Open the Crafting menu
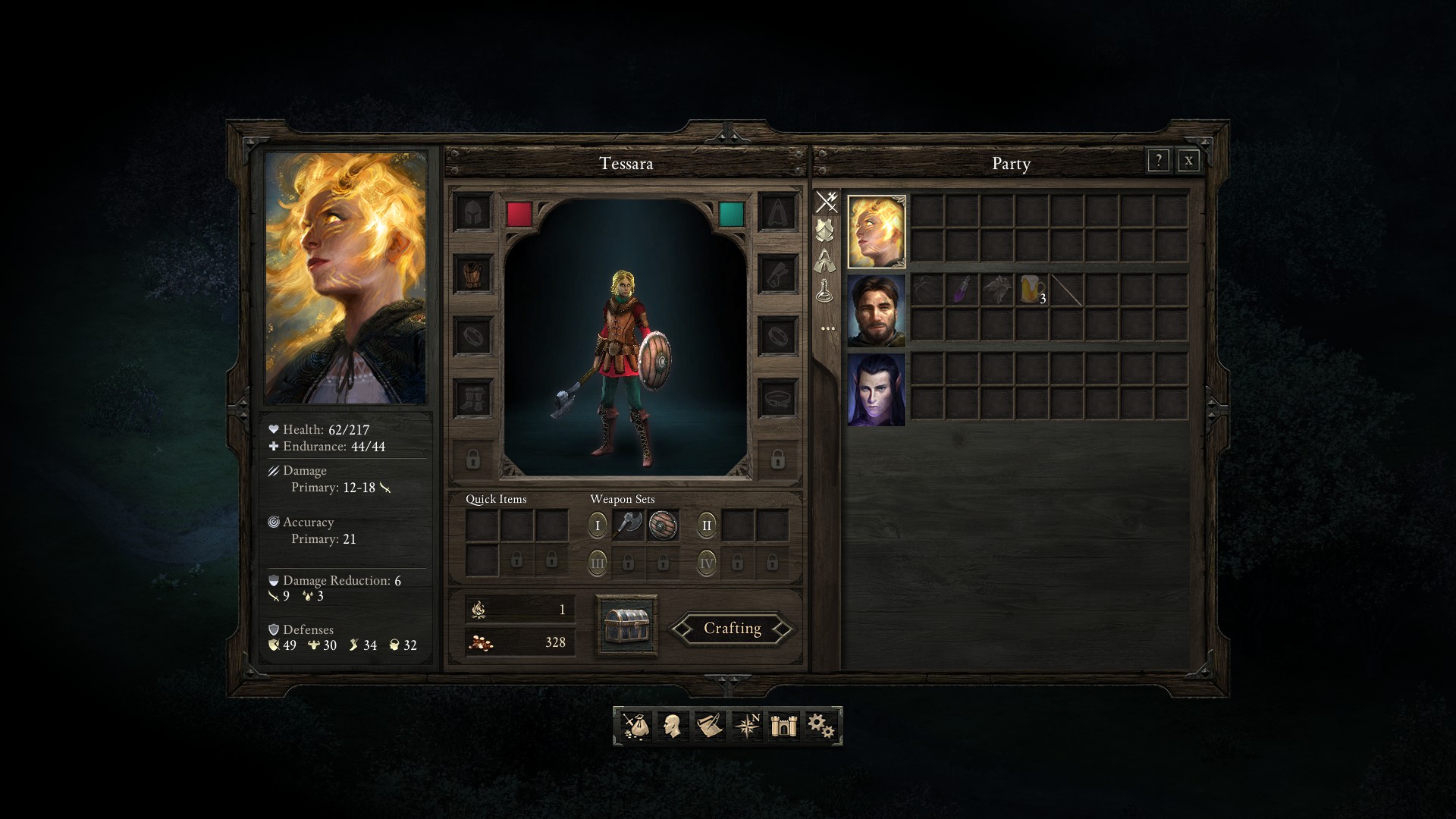The height and width of the screenshot is (819, 1456). (732, 629)
